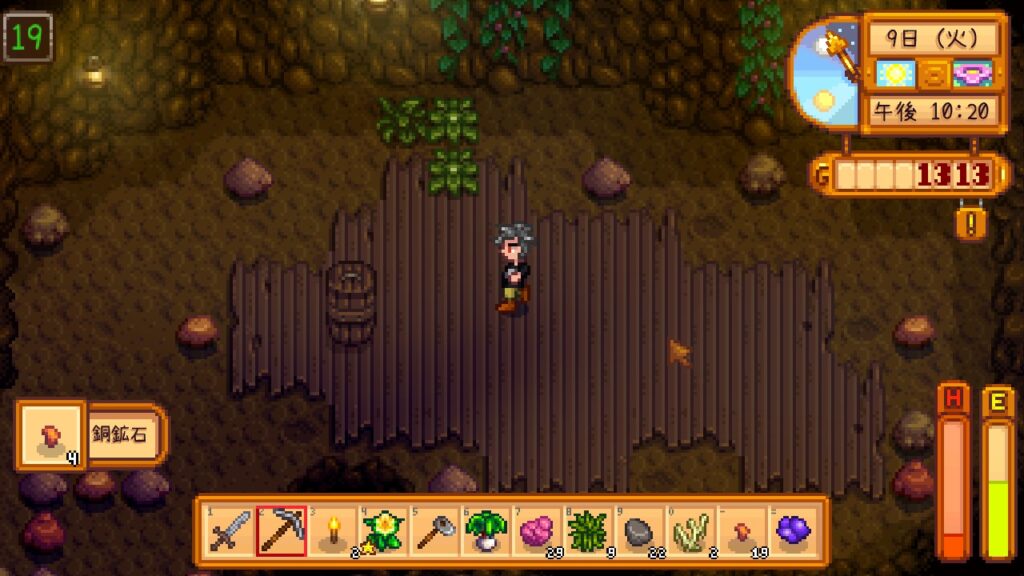The height and width of the screenshot is (576, 1024).
Task: Select the purple gem hotbar slot
Action: [795, 530]
